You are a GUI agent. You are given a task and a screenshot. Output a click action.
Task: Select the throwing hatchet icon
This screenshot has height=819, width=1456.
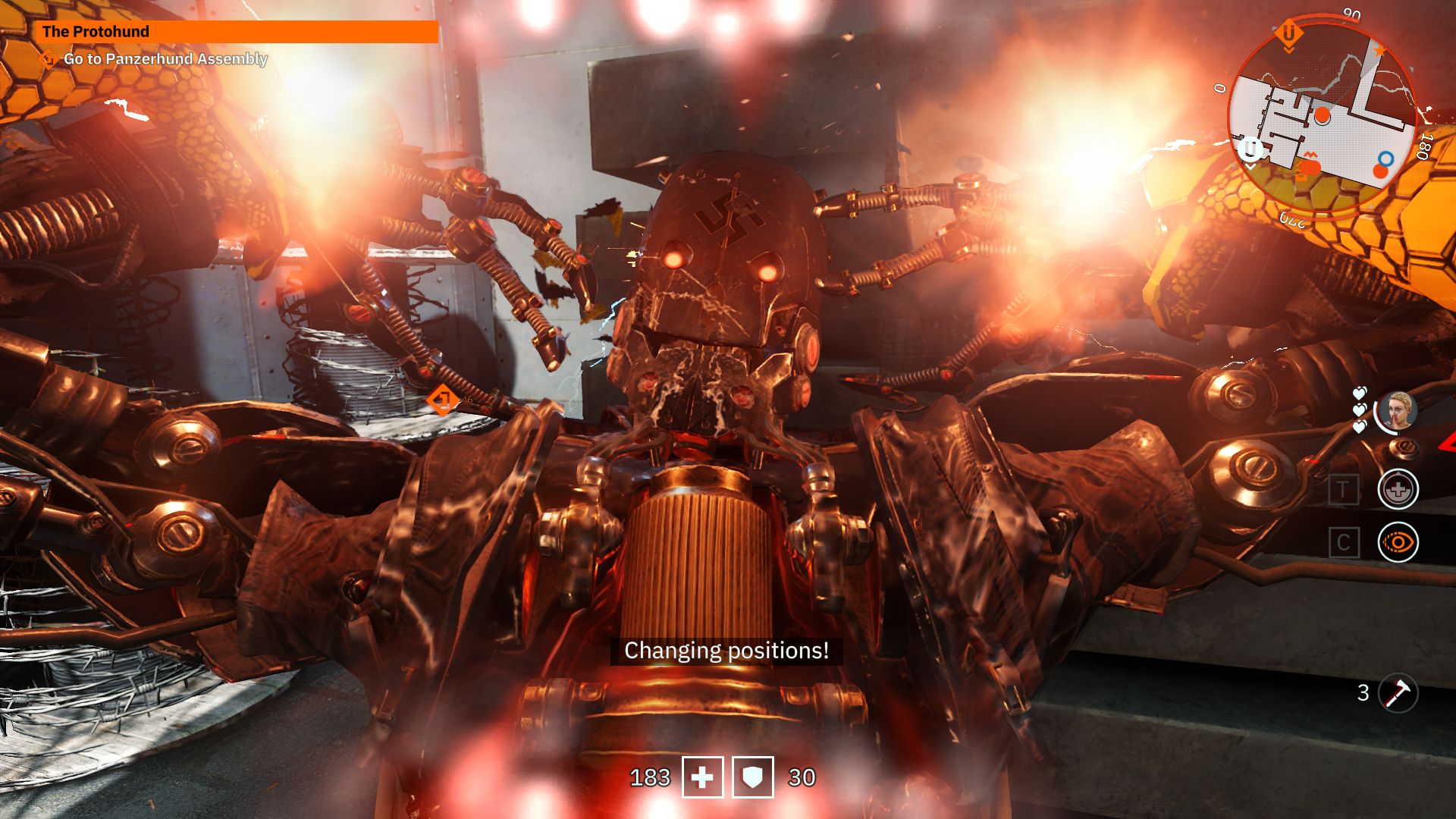point(1398,692)
